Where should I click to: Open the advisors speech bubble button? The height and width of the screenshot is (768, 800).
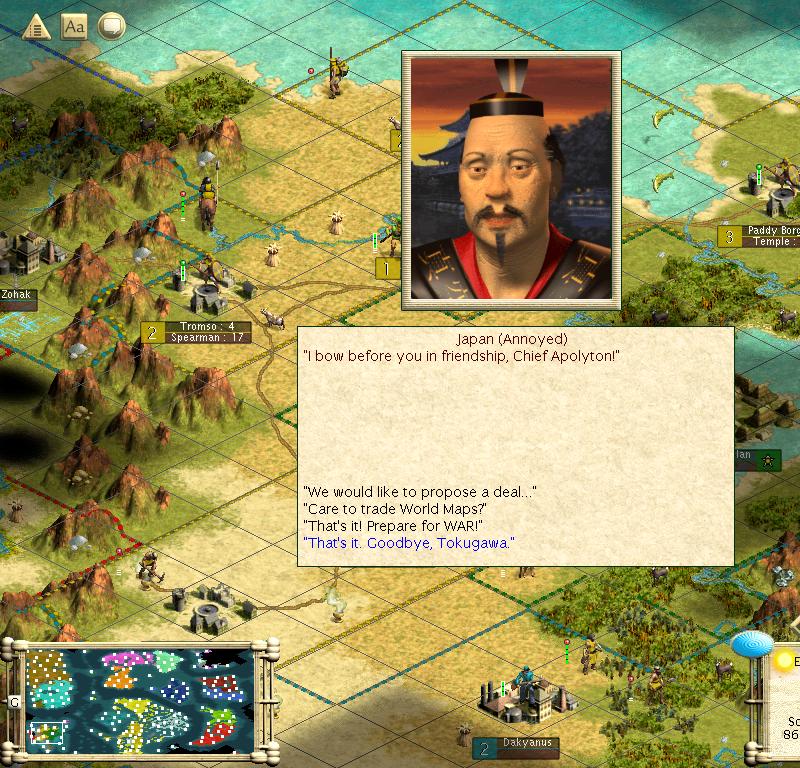coord(110,26)
